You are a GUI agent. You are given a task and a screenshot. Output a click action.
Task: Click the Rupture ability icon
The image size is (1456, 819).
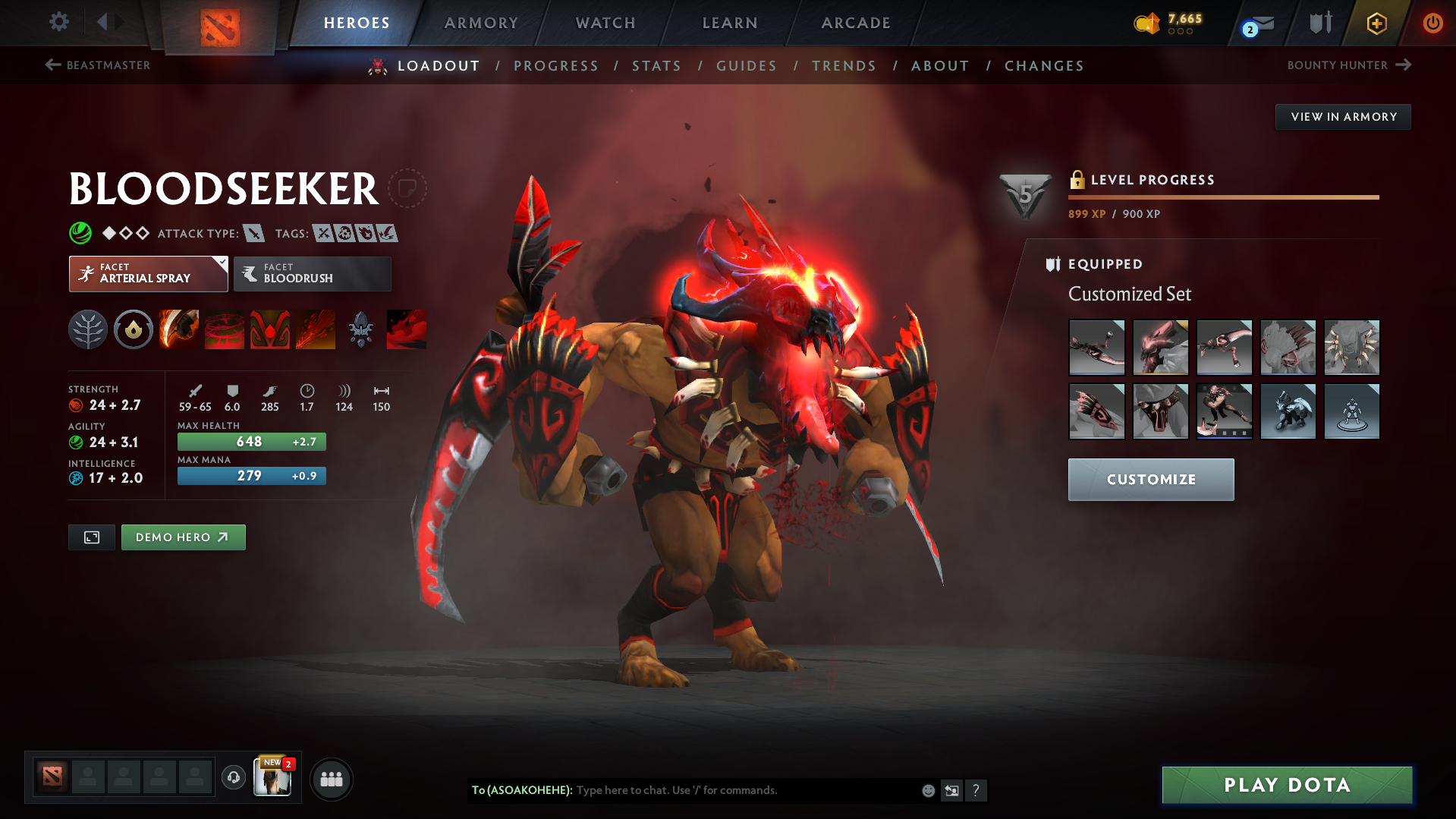pyautogui.click(x=315, y=329)
